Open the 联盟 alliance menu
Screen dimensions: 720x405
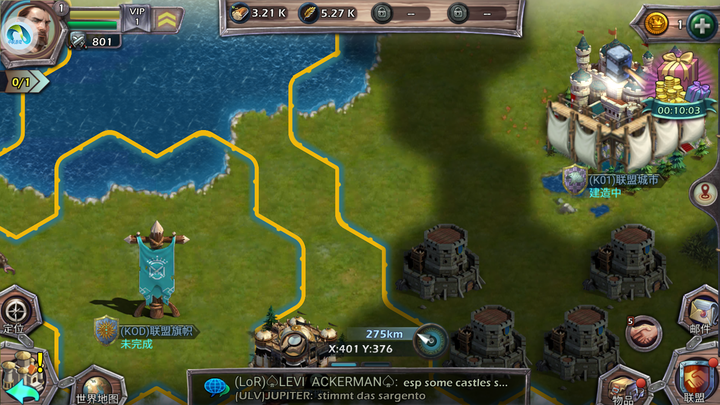point(694,378)
